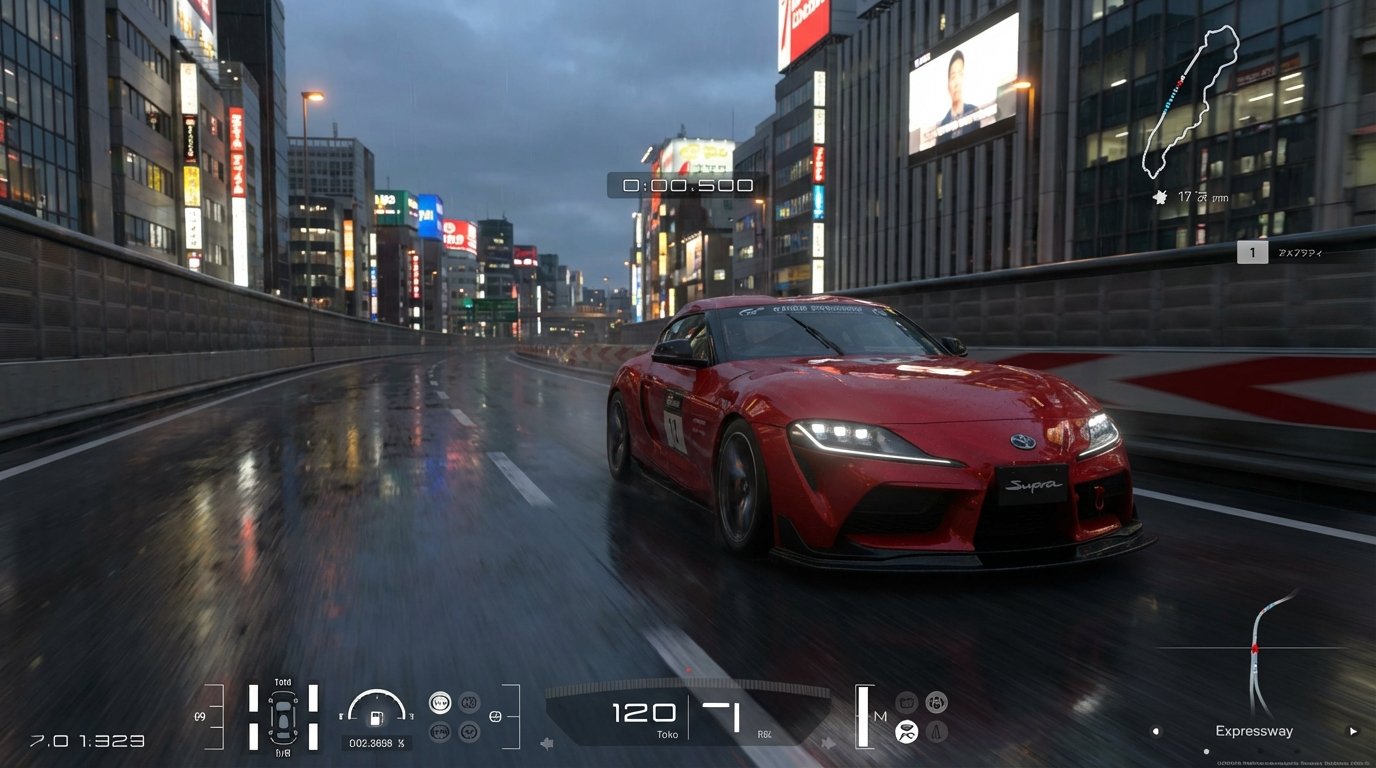1376x768 pixels.
Task: Click the red position marker on the minimap
Action: point(1255,649)
